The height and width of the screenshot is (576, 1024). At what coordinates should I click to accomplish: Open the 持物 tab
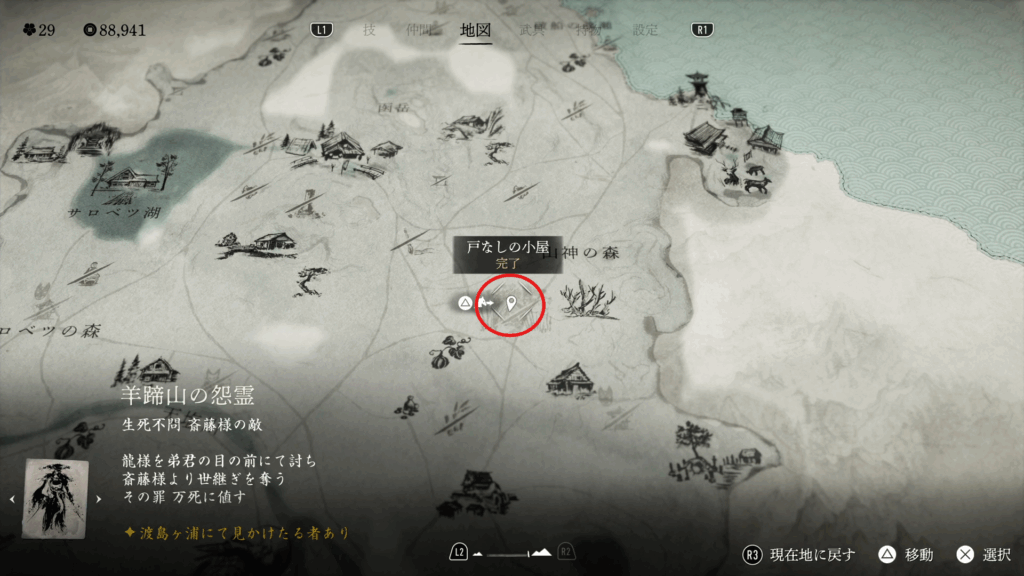tap(588, 29)
